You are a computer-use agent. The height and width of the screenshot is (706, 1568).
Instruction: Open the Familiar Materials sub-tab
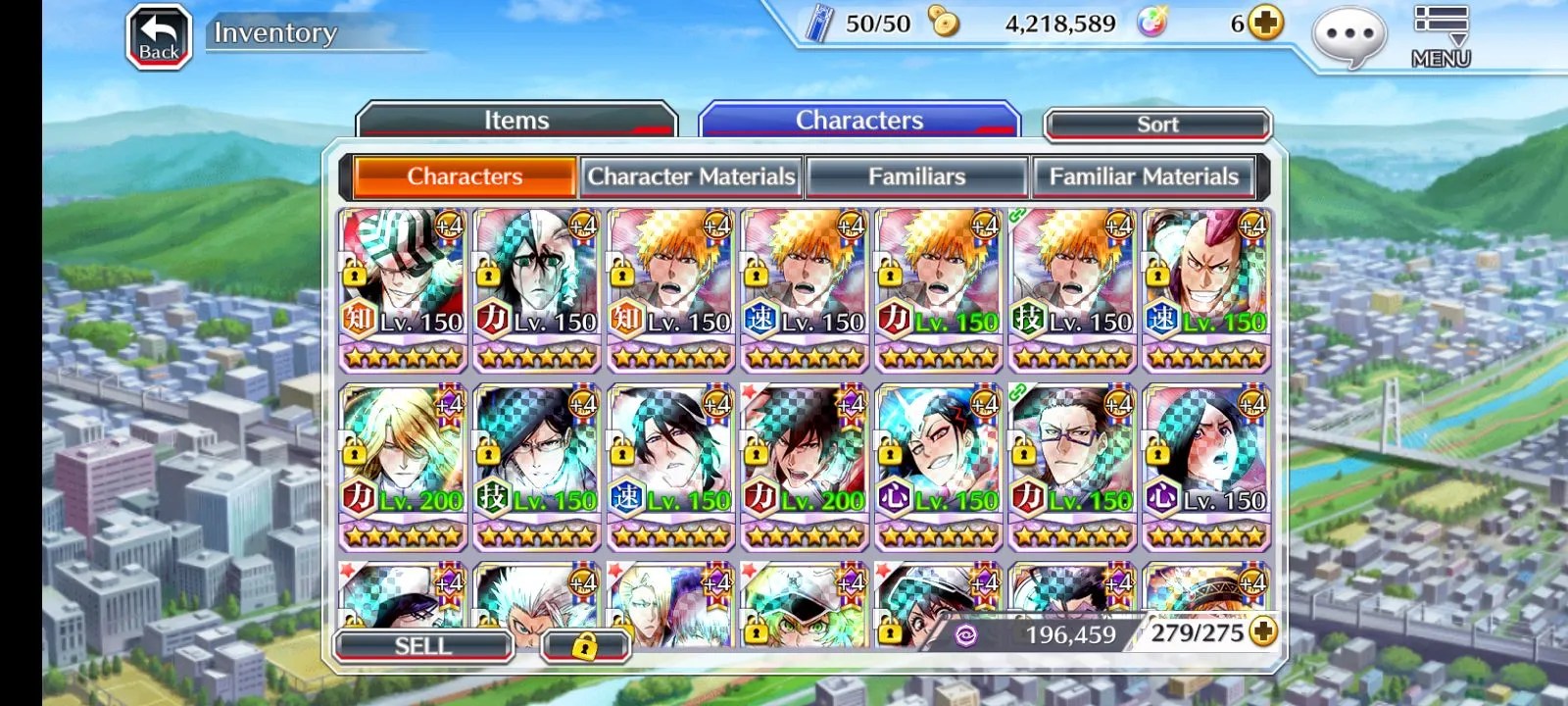1144,176
